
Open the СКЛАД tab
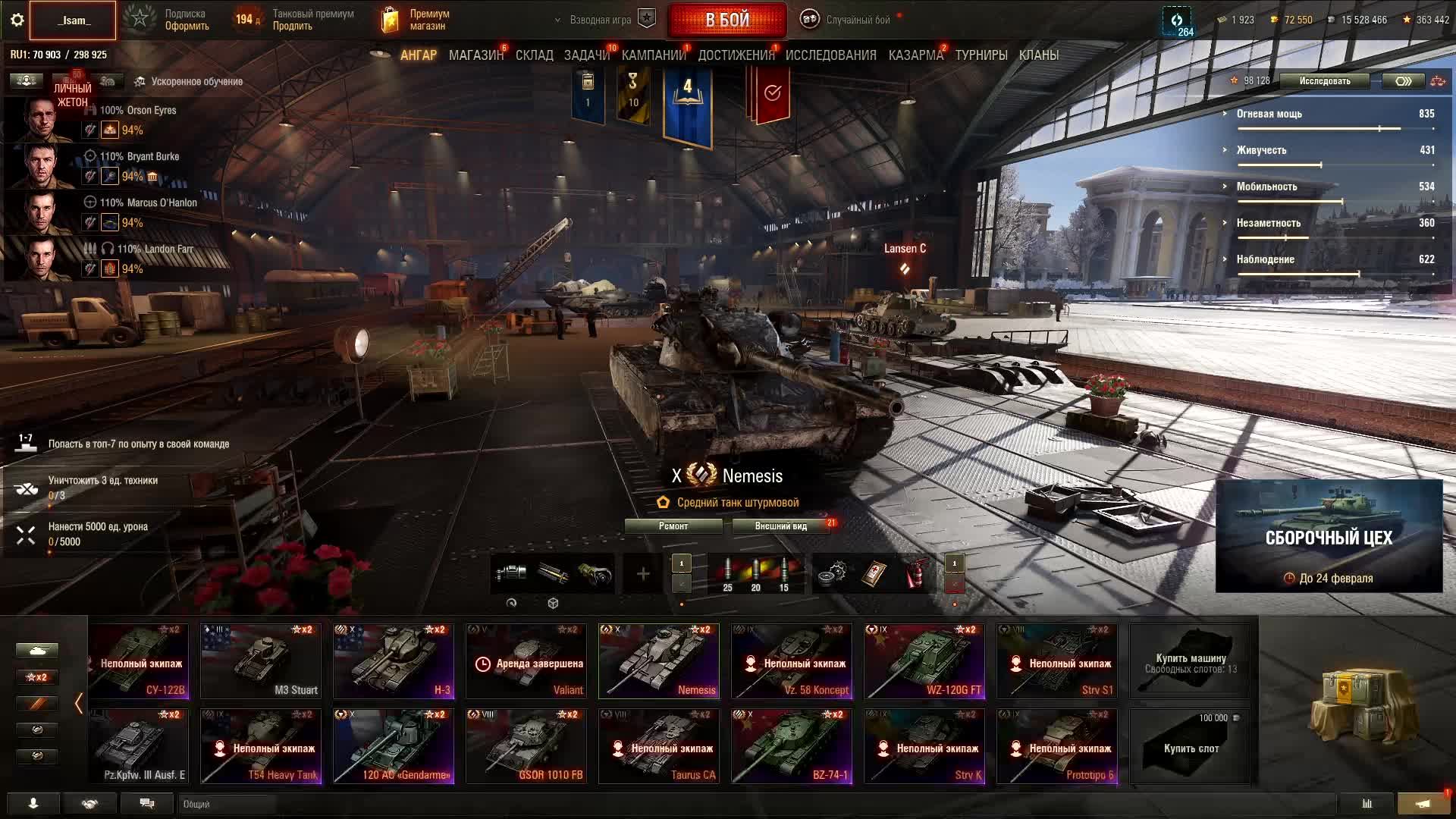(534, 55)
